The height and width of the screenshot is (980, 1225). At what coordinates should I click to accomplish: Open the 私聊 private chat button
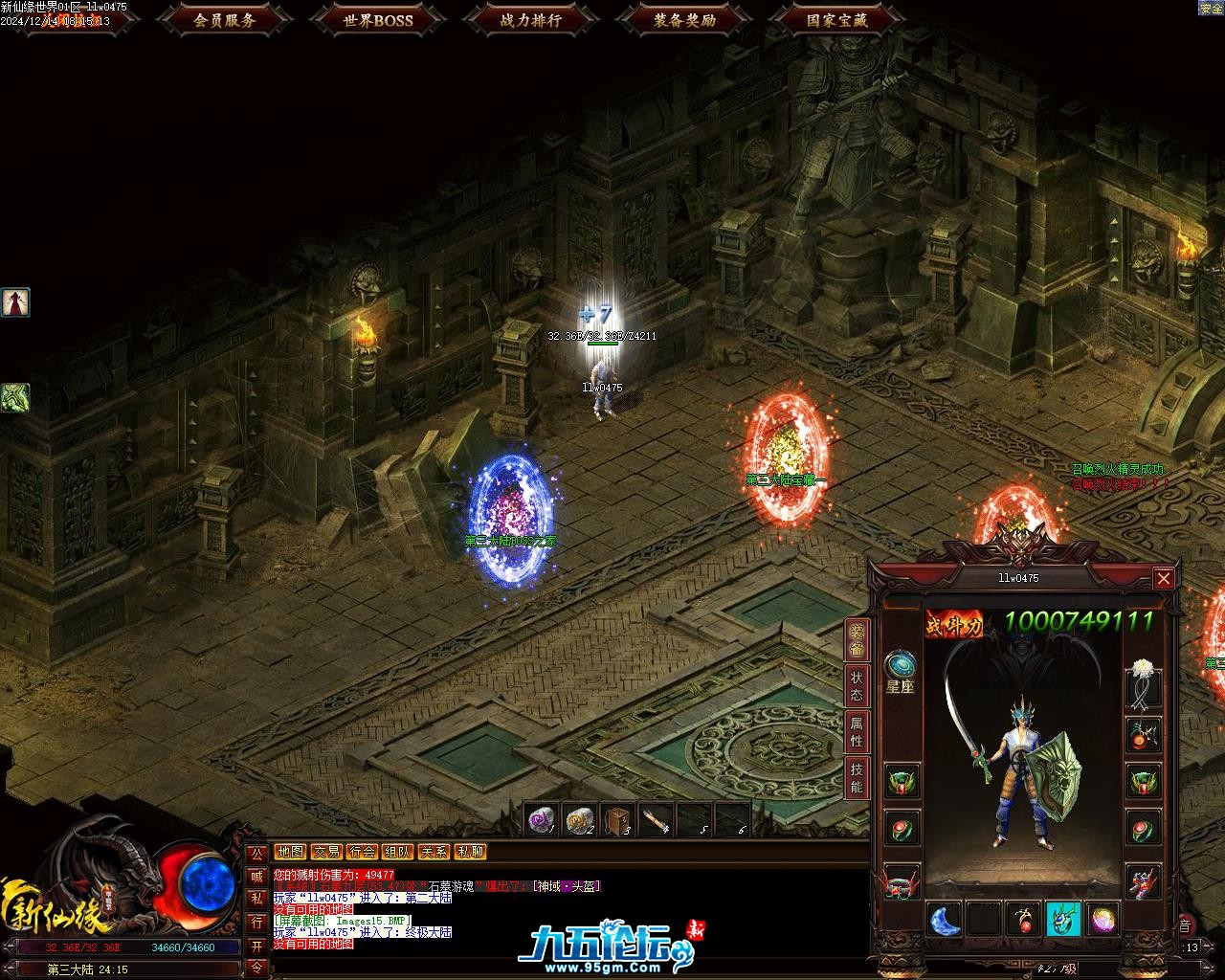pos(470,852)
